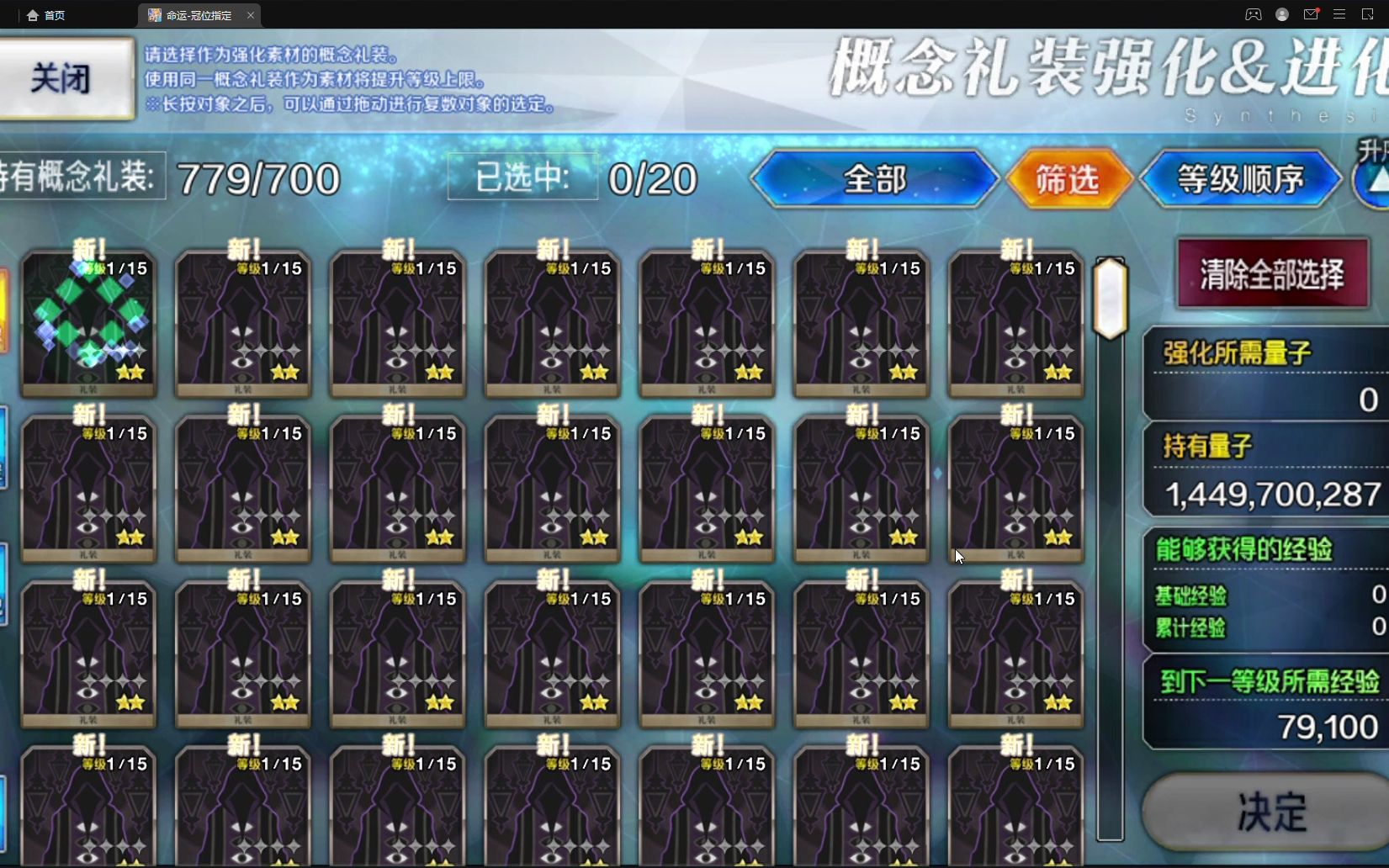This screenshot has height=868, width=1389.
Task: Open the 筛选 filter panel
Action: point(1068,178)
